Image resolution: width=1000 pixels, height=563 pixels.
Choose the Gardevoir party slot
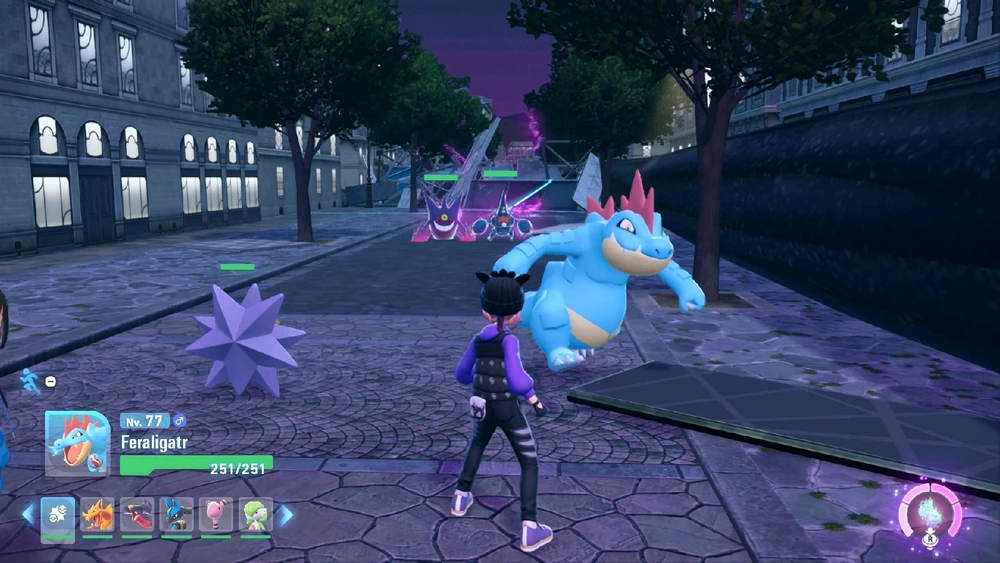pos(256,515)
